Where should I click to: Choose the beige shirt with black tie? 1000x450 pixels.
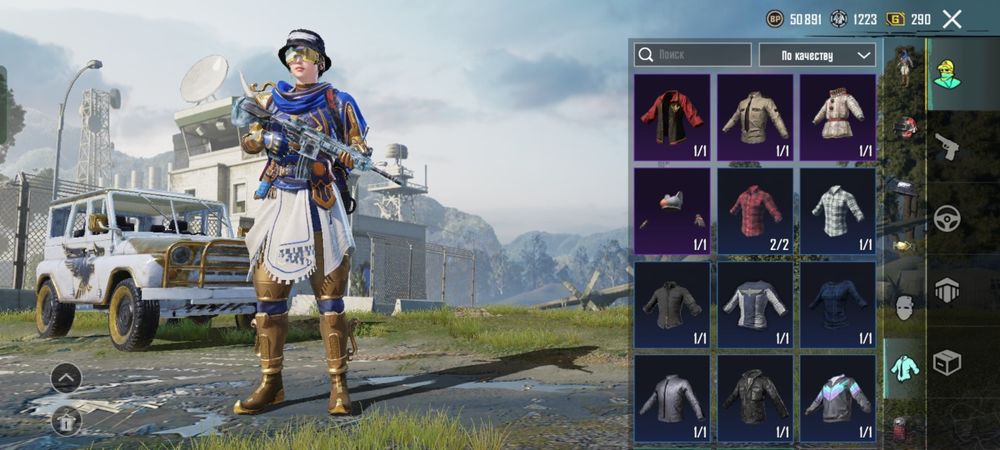(x=755, y=117)
